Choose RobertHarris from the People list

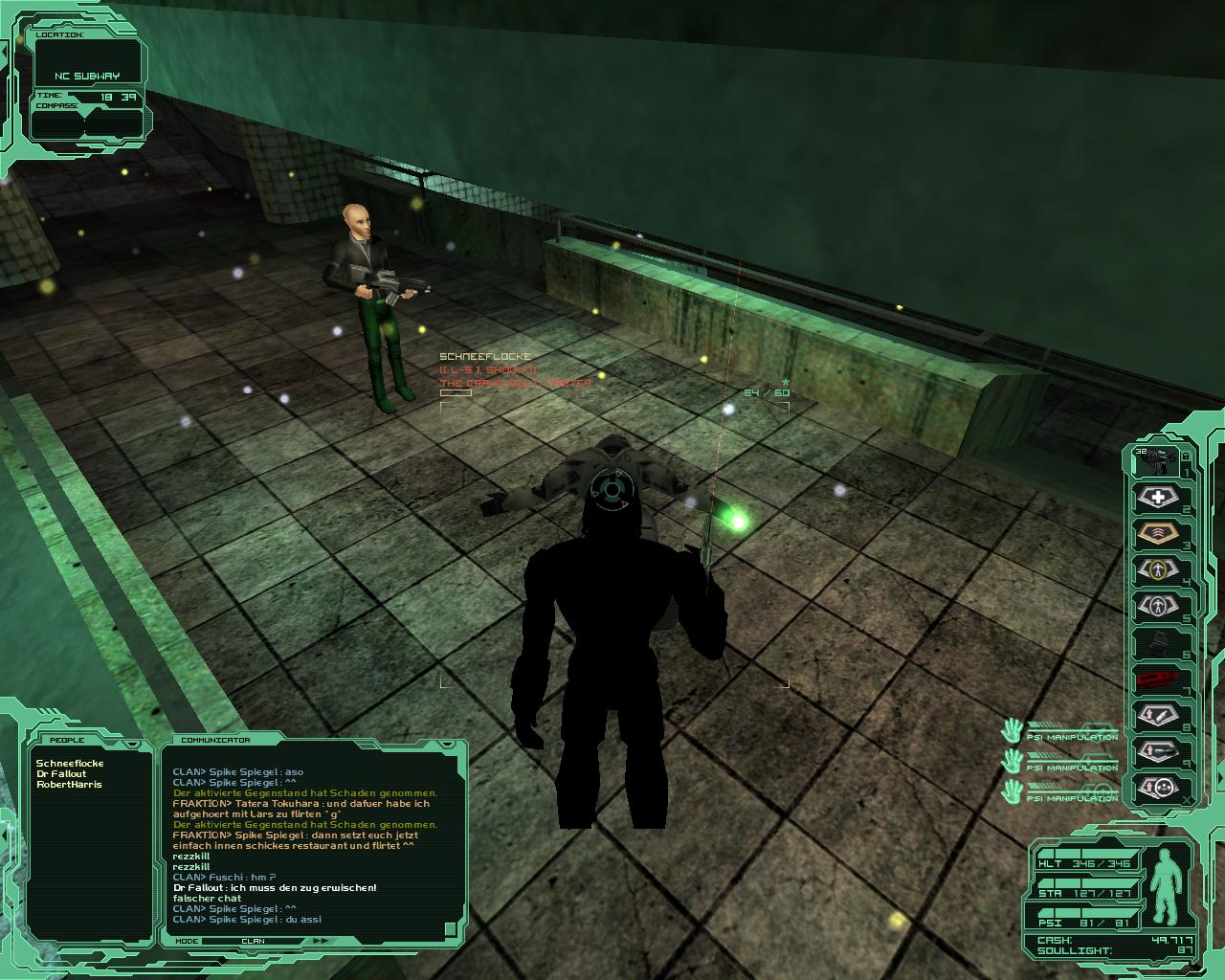(x=69, y=785)
